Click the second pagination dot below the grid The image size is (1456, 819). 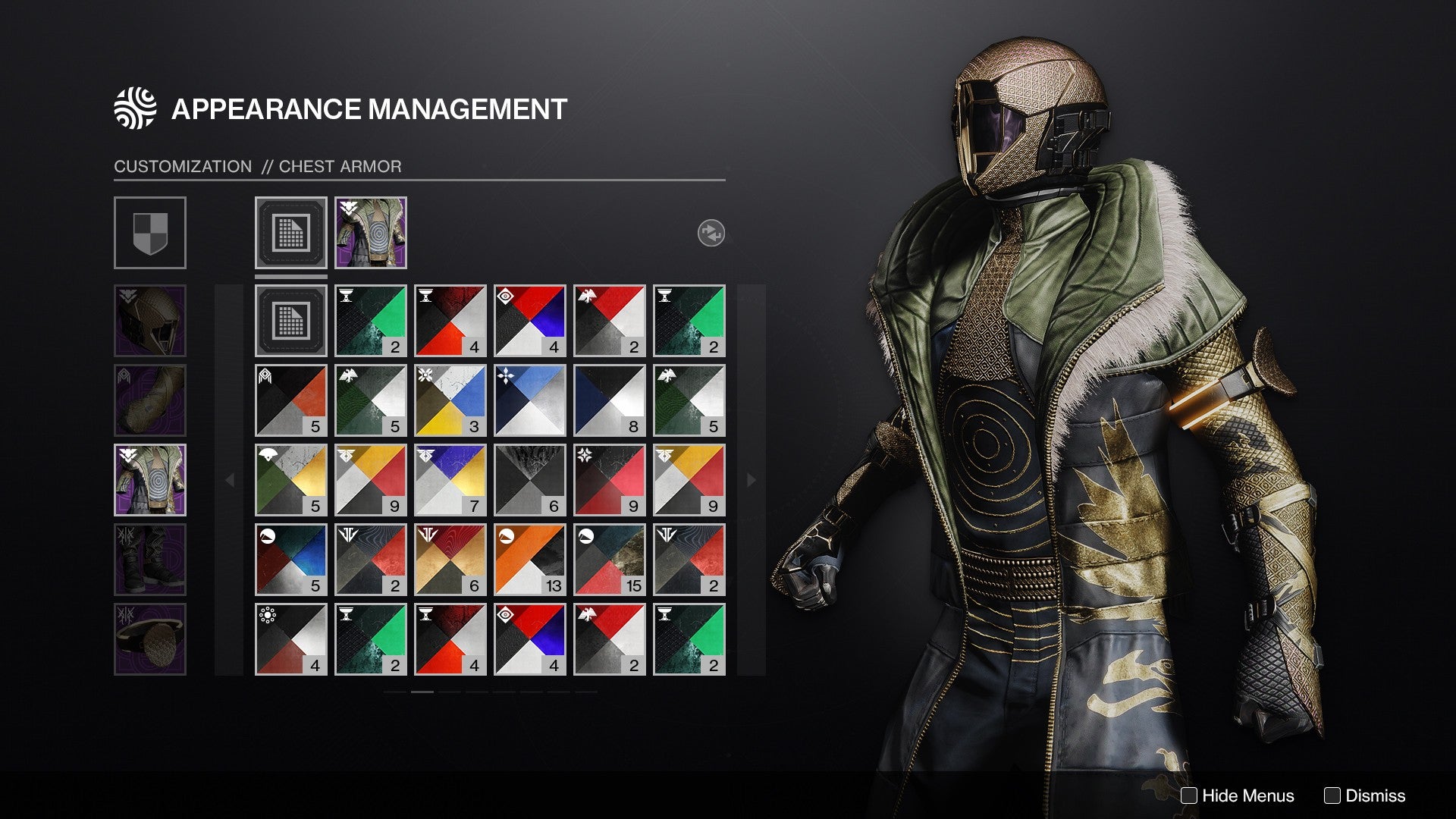click(x=423, y=692)
